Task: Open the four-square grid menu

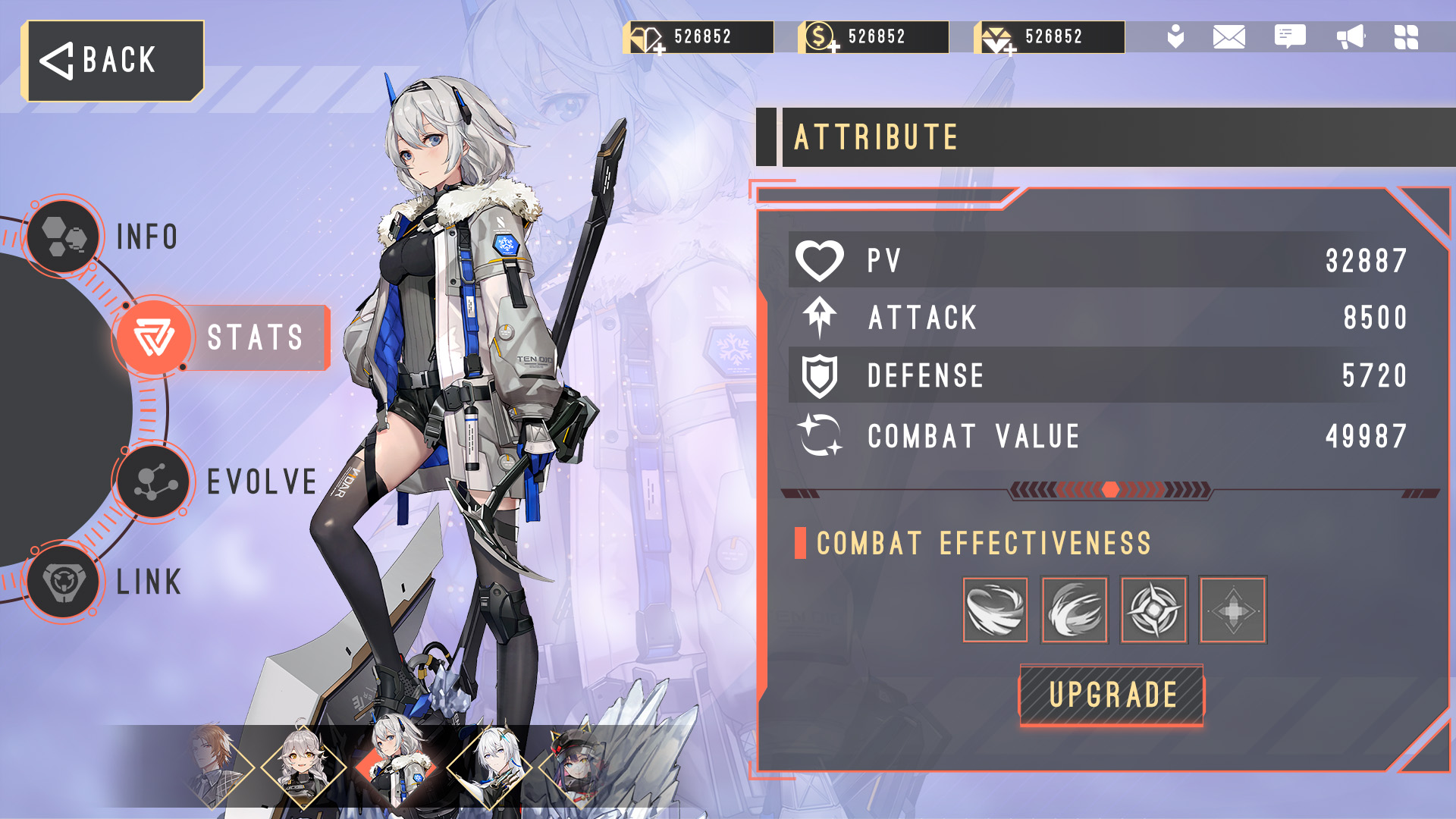Action: point(1406,36)
